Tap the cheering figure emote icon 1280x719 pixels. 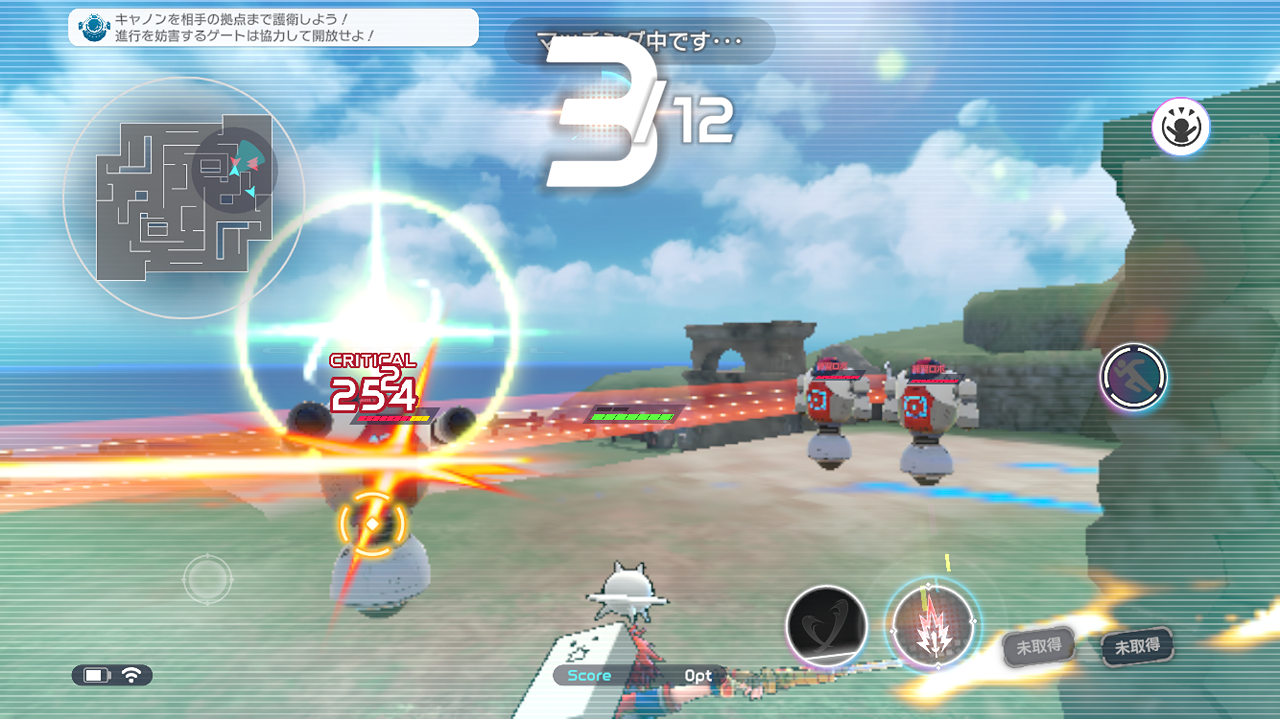(x=1180, y=127)
